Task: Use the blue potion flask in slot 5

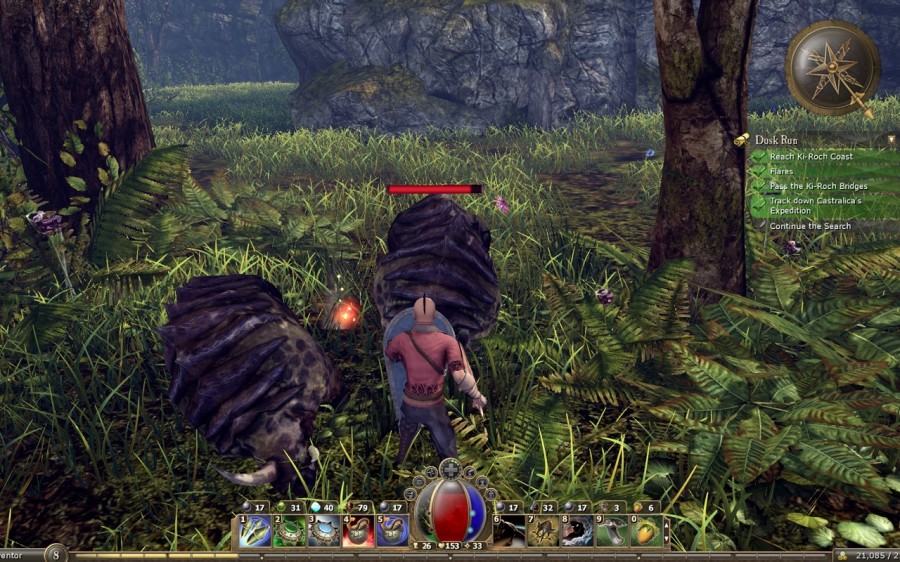Action: click(392, 530)
